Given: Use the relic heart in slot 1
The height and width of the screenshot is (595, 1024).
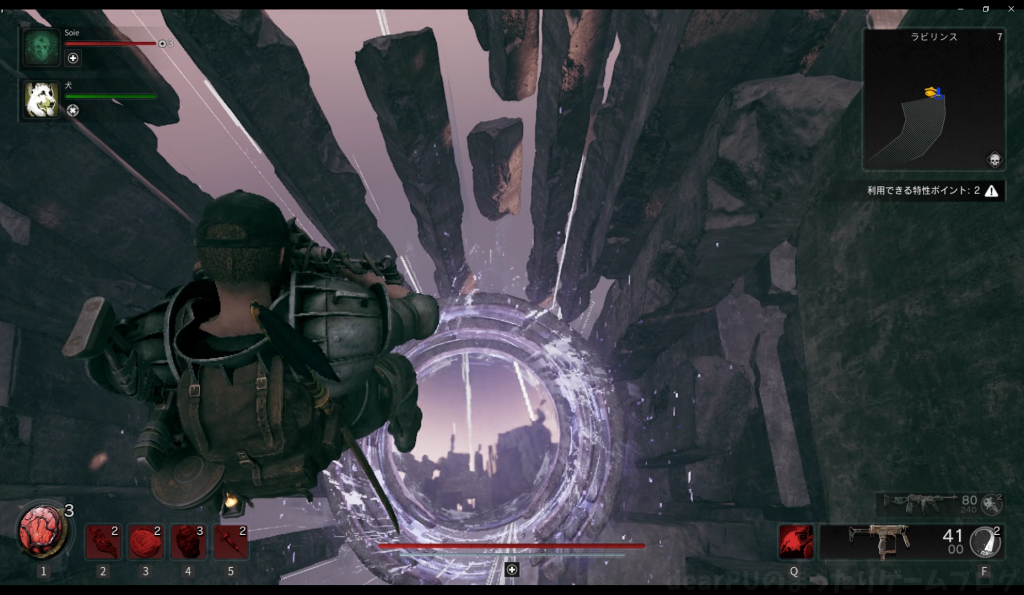Looking at the screenshot, I should [x=42, y=532].
